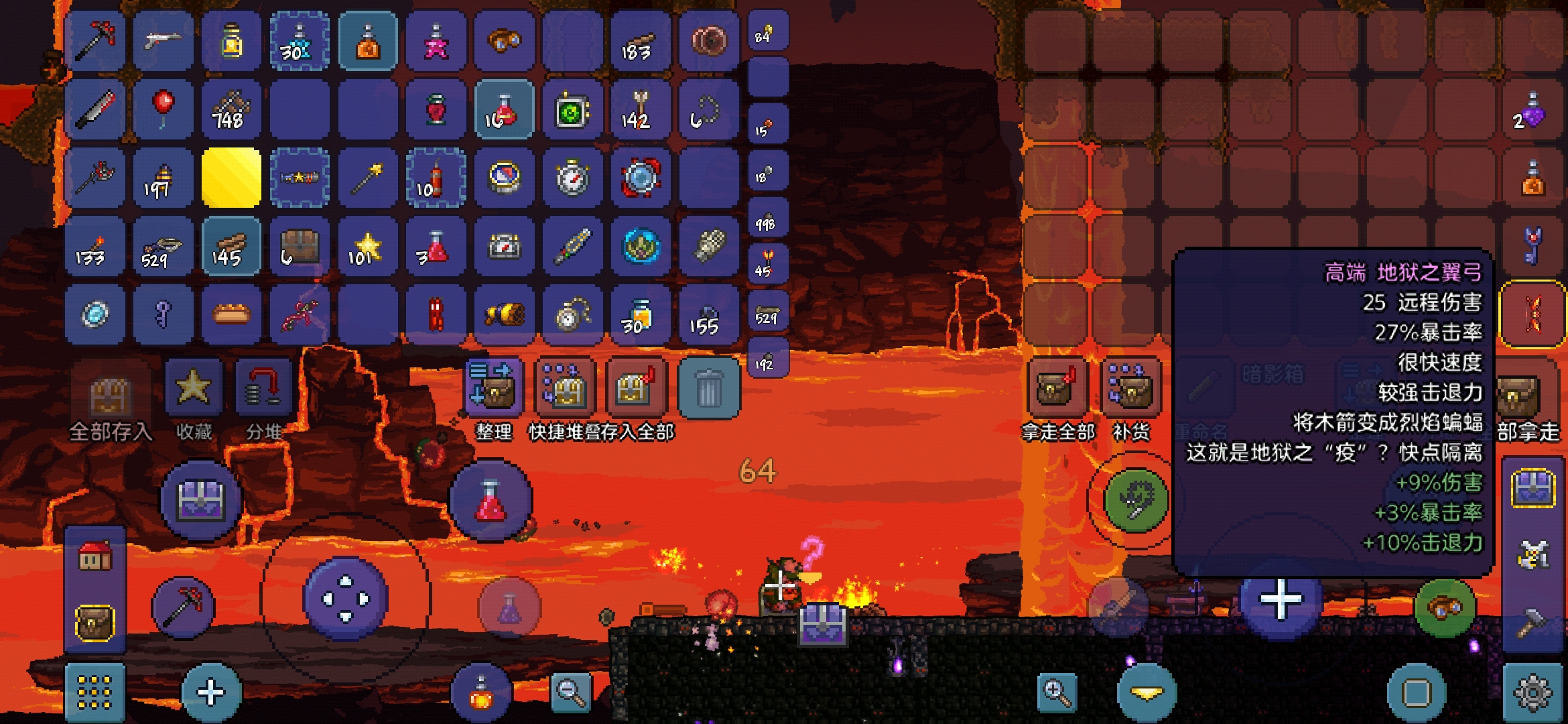
Task: Choose the hot dog food slot
Action: click(231, 314)
